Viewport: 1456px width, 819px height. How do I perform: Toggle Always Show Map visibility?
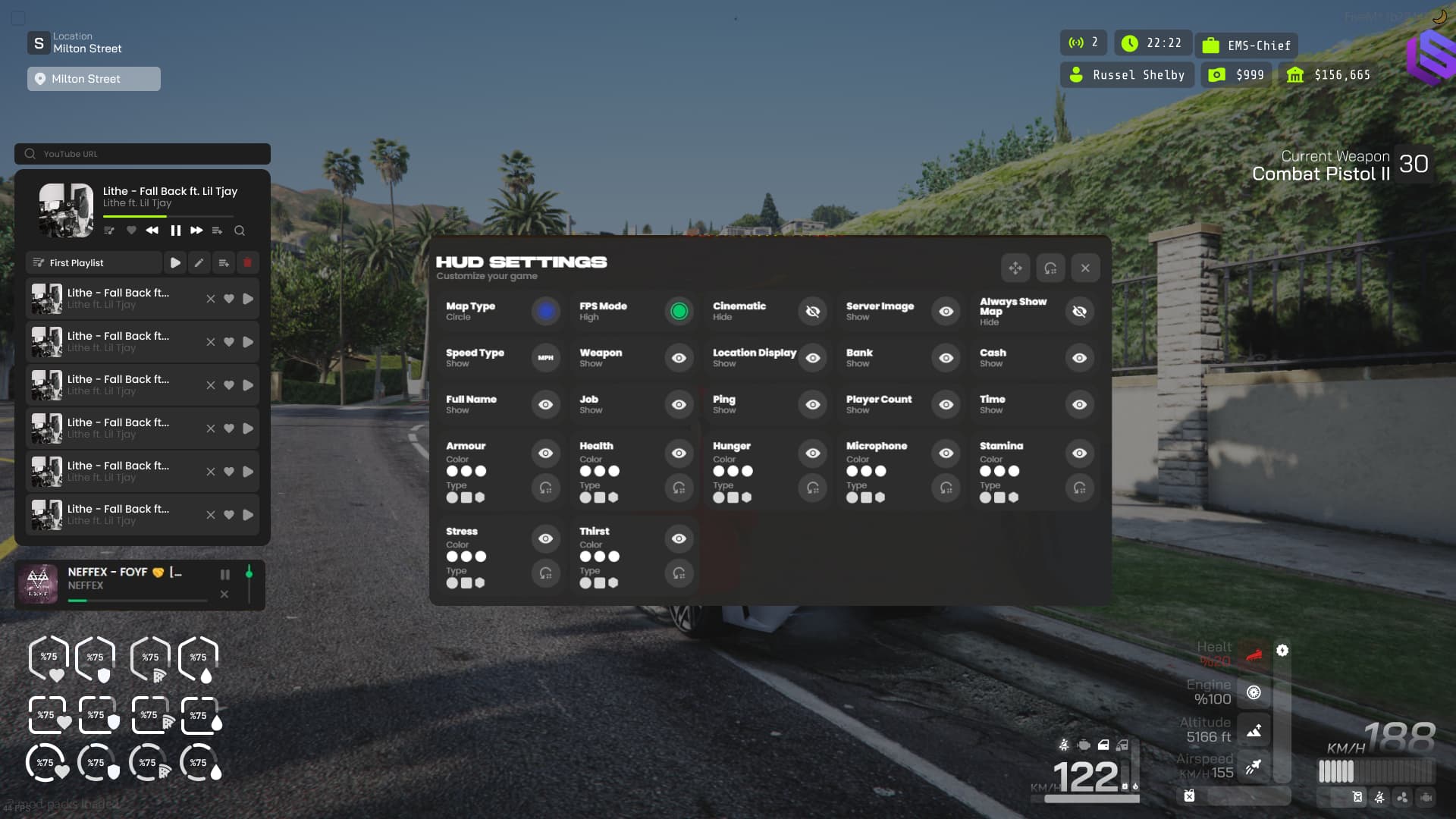click(x=1079, y=311)
